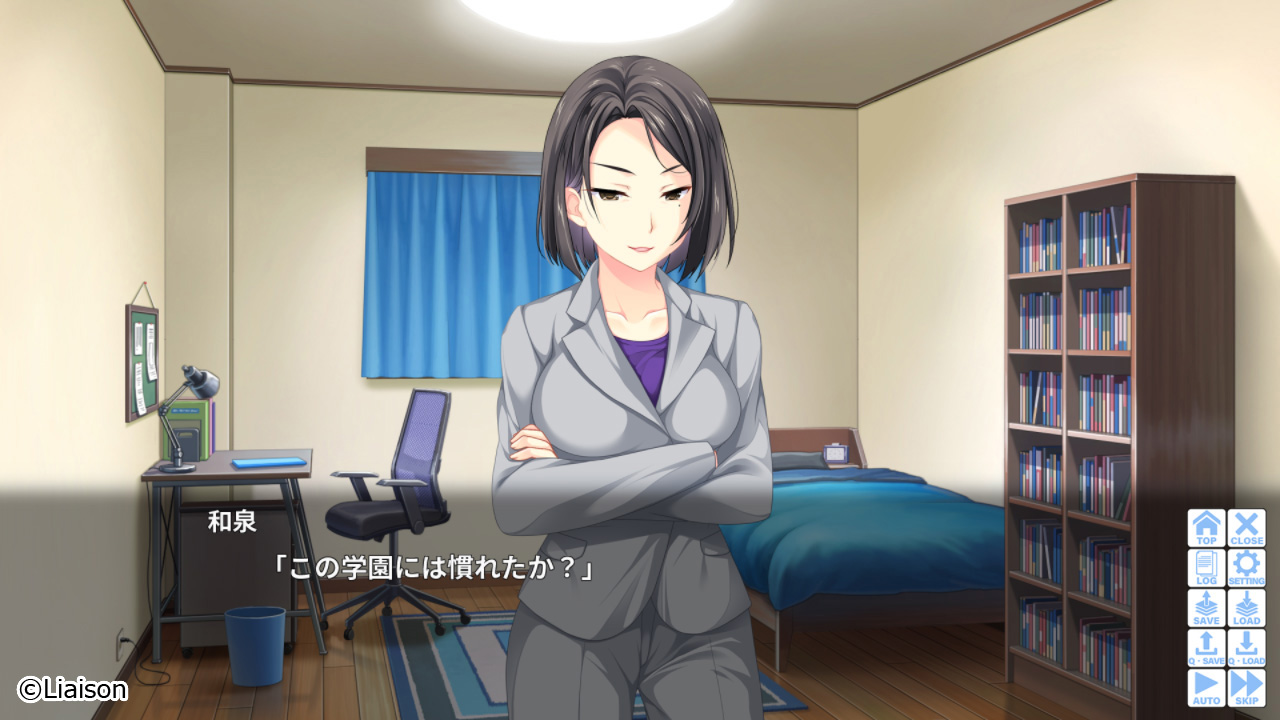Open the LOAD screen
The height and width of the screenshot is (720, 1280).
click(x=1246, y=608)
